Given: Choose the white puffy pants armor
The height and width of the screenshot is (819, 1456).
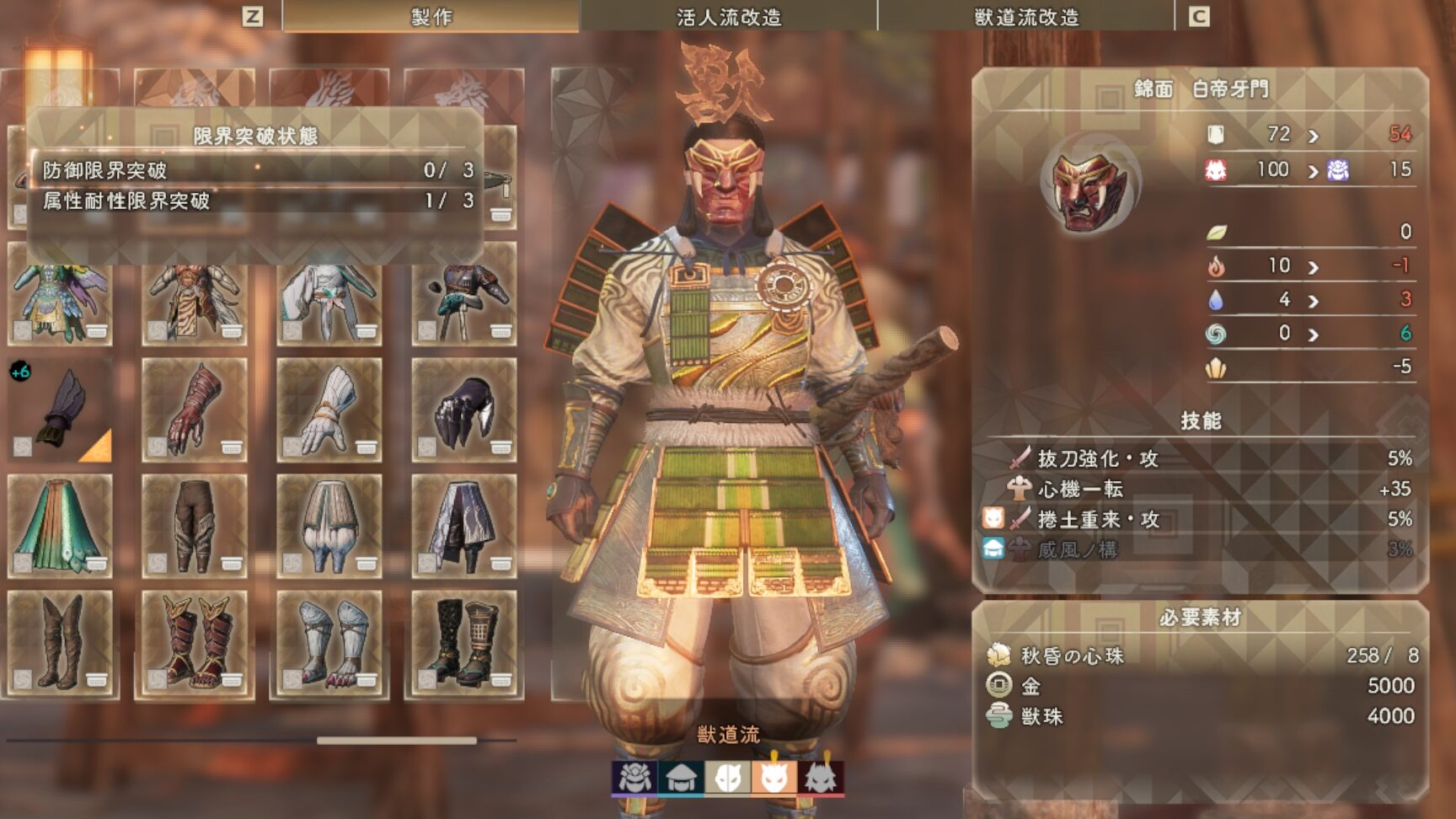Looking at the screenshot, I should click(329, 526).
